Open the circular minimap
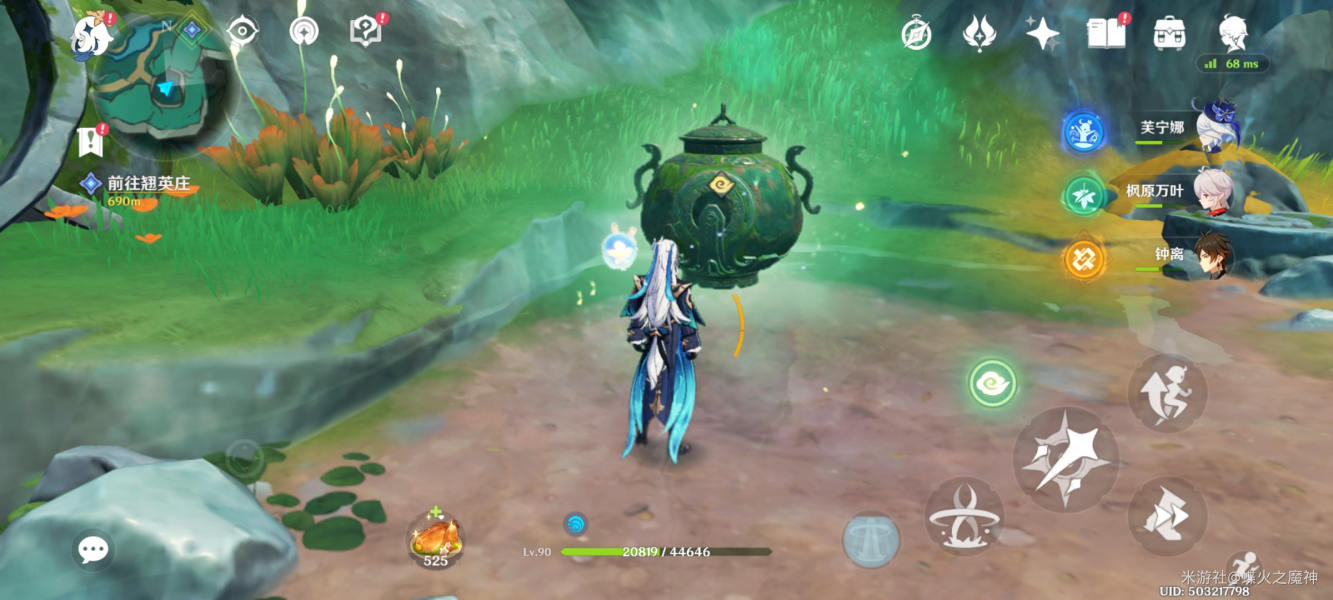Viewport: 1333px width, 600px height. (160, 85)
